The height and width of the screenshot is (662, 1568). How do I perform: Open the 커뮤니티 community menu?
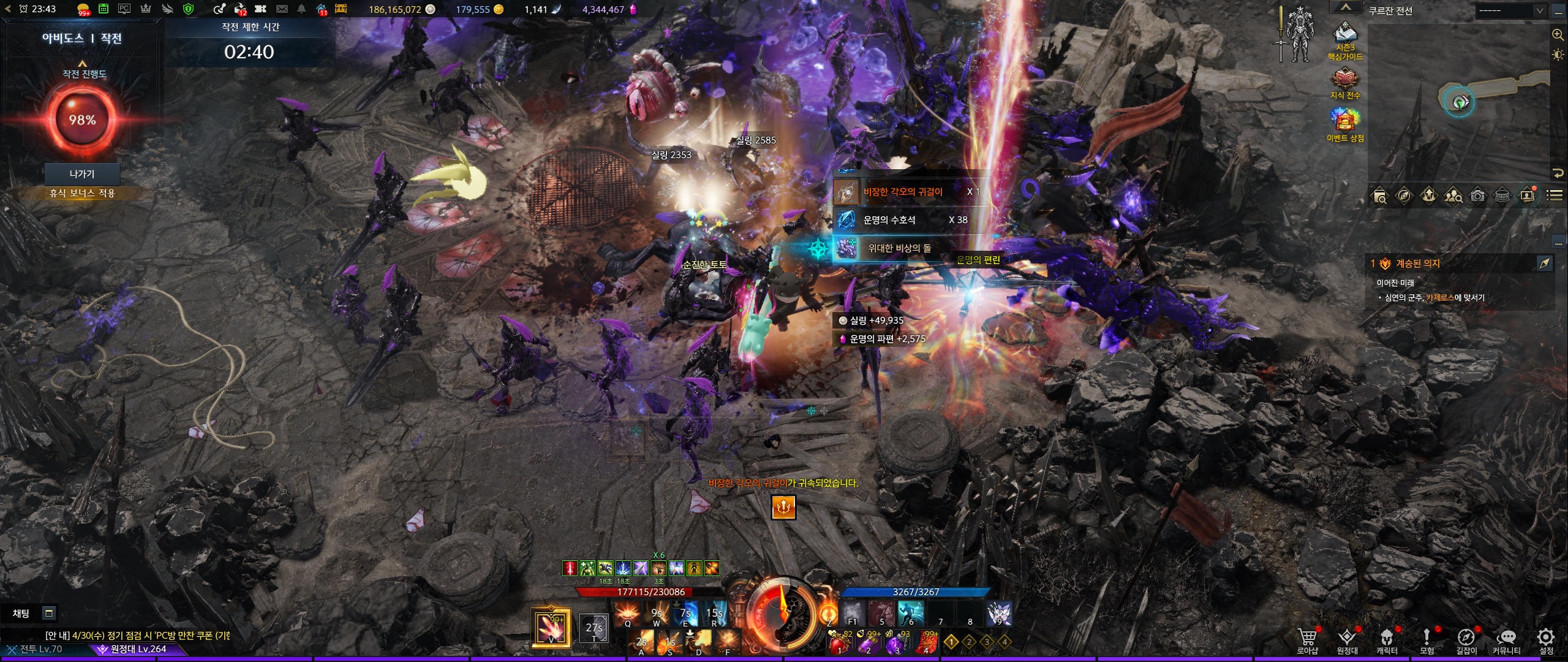[x=1506, y=641]
